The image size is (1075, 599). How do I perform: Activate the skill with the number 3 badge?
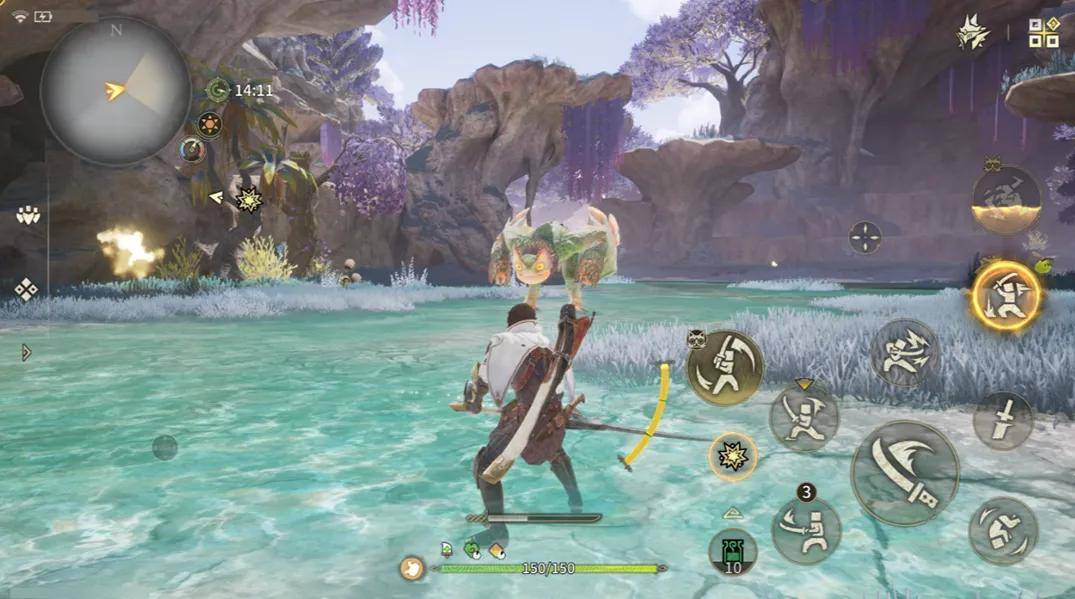point(806,529)
